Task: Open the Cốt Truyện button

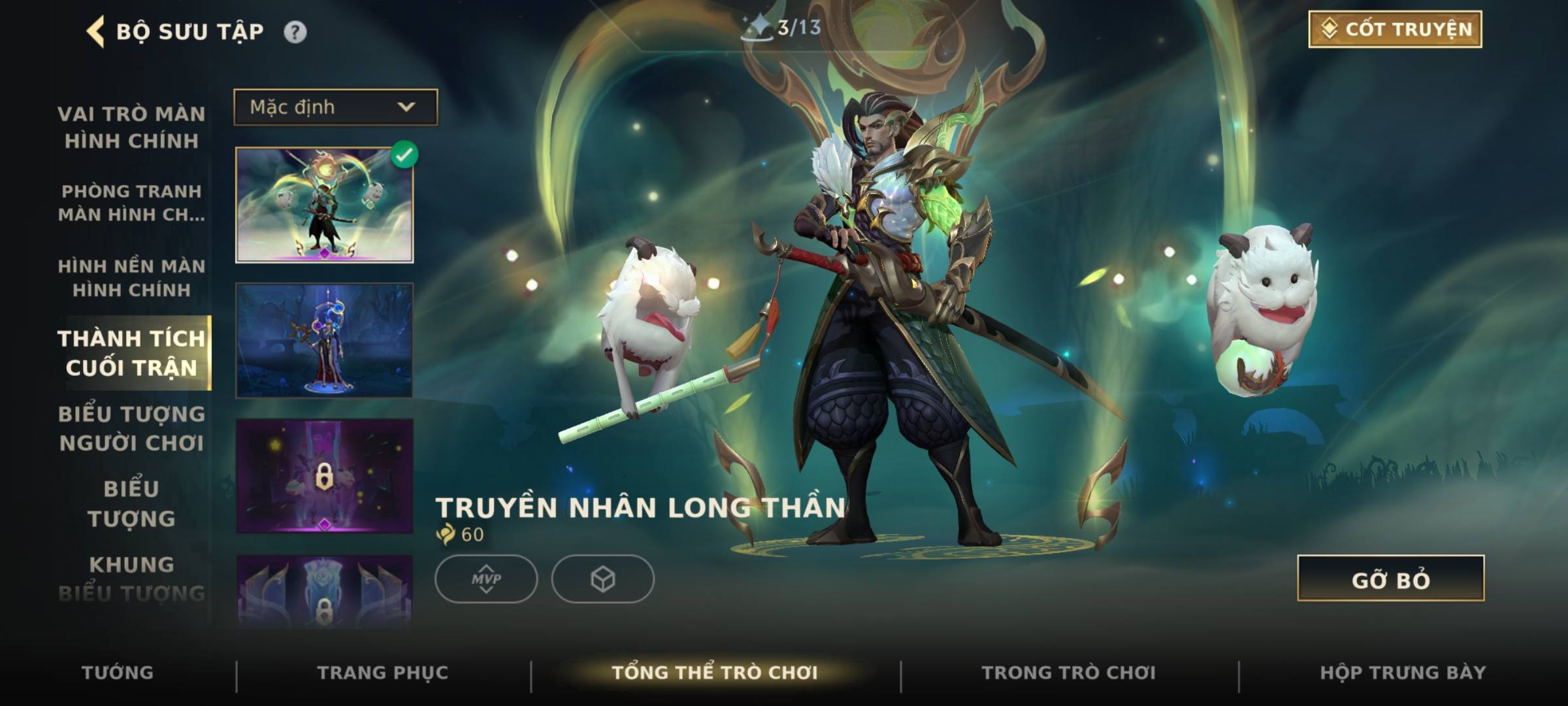Action: 1395,29
